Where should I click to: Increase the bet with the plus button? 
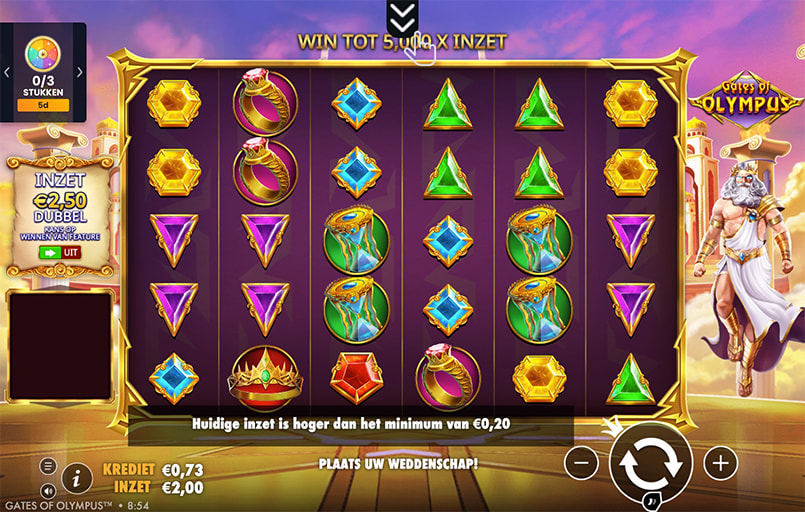[x=720, y=462]
